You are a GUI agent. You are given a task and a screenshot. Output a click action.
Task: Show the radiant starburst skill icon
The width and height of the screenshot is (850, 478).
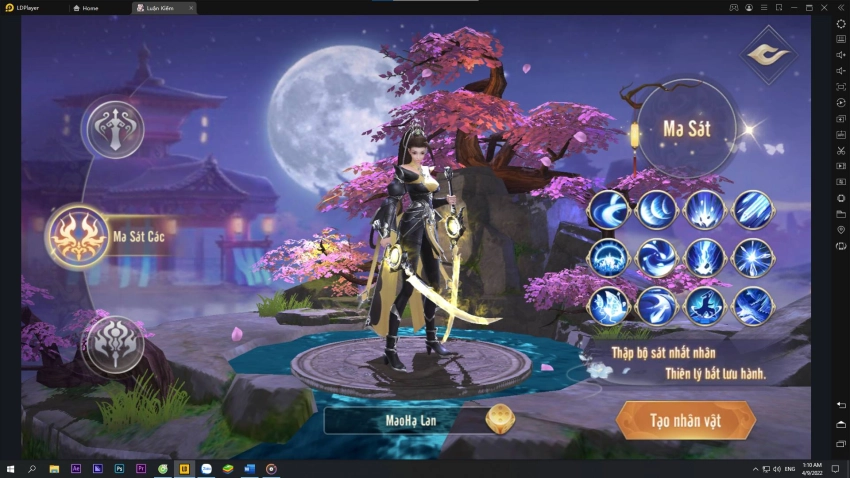pyautogui.click(x=752, y=258)
